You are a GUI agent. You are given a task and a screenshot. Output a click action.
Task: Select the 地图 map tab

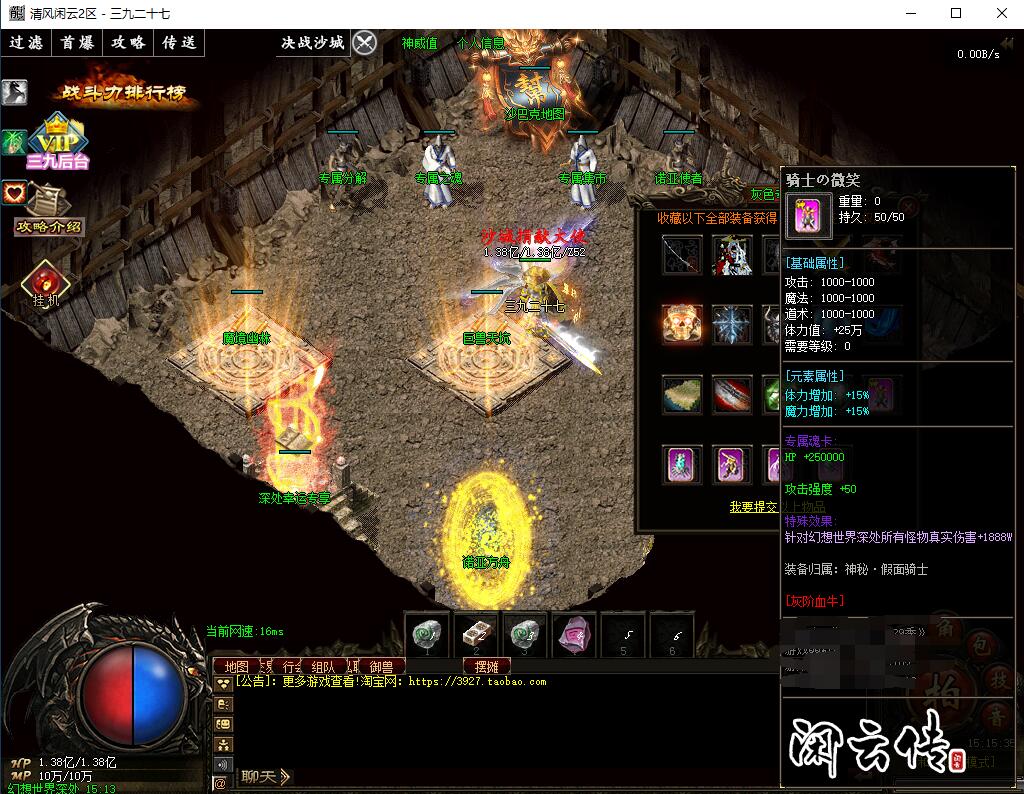[237, 667]
